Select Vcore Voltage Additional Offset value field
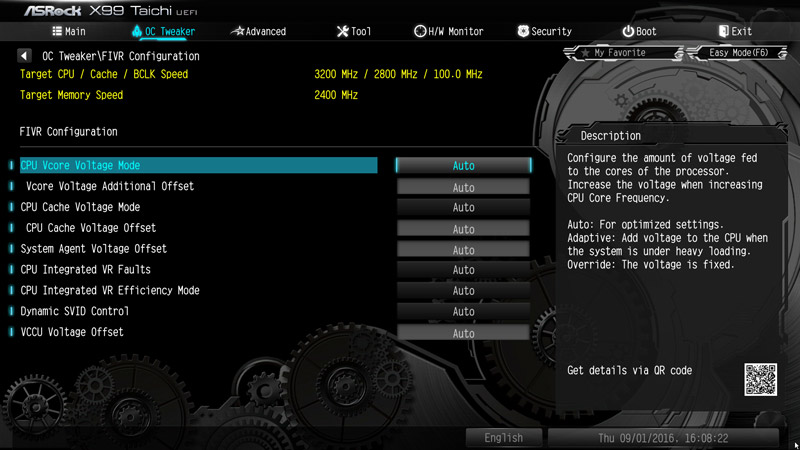The height and width of the screenshot is (450, 800). [x=463, y=187]
